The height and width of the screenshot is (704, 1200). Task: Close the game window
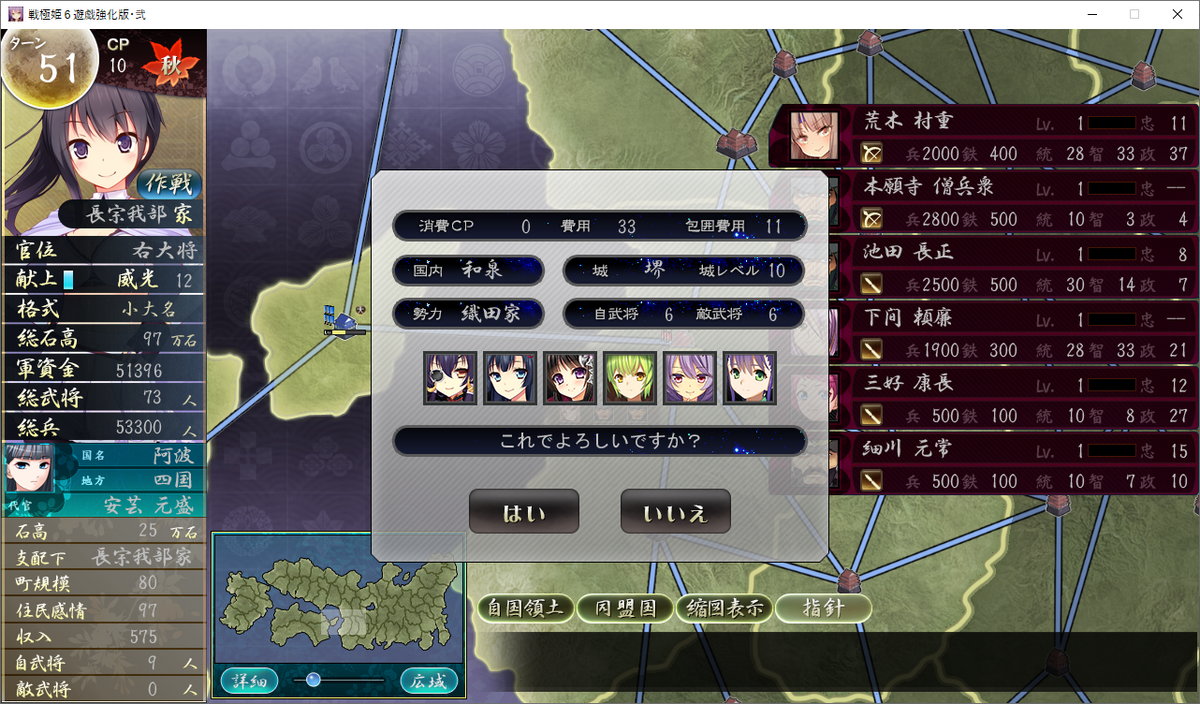coord(1177,14)
